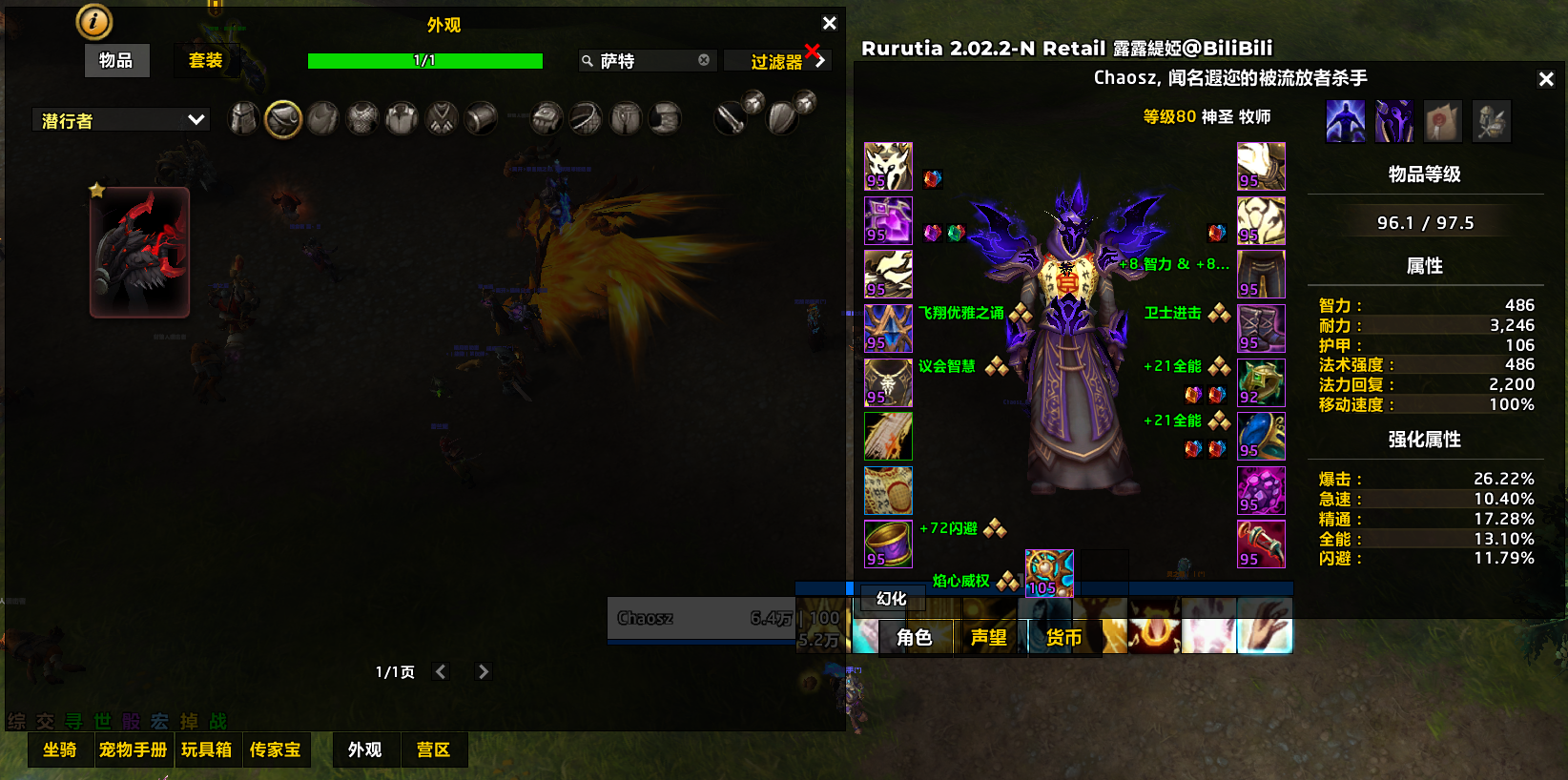1568x780 pixels.
Task: Close the 外观 appearance window
Action: [x=829, y=23]
